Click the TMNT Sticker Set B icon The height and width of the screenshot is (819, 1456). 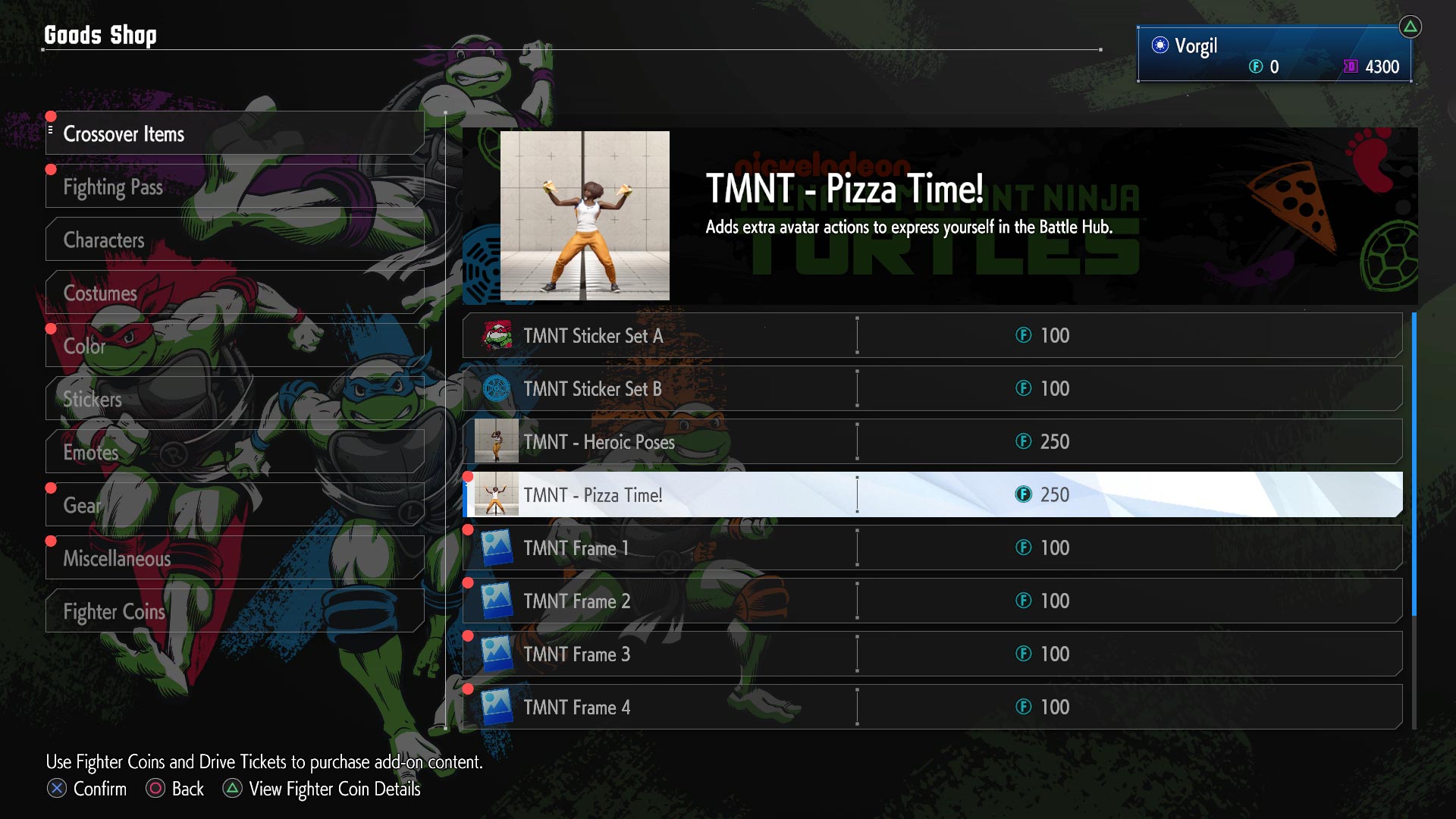point(494,388)
